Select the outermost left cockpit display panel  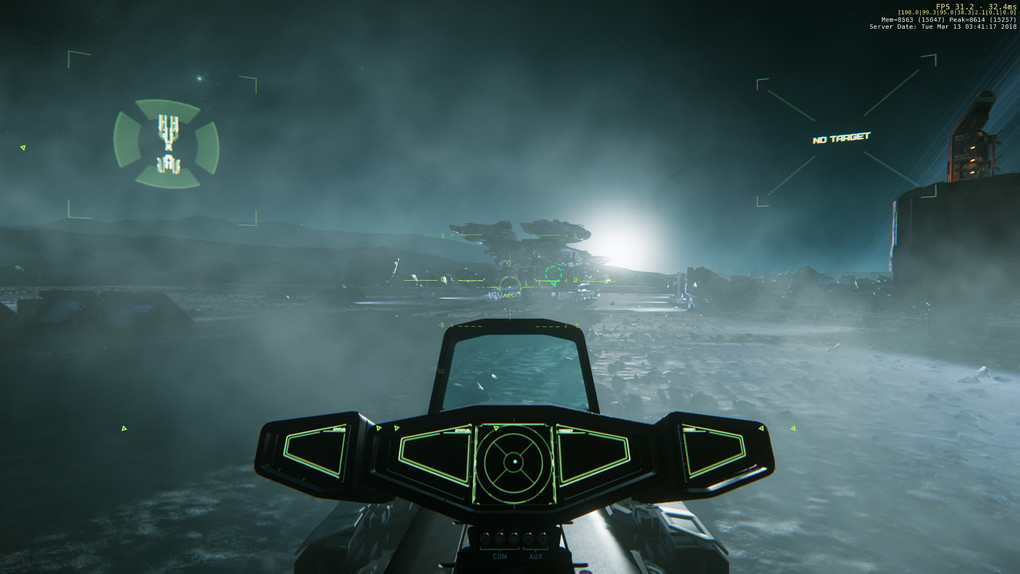coord(317,450)
